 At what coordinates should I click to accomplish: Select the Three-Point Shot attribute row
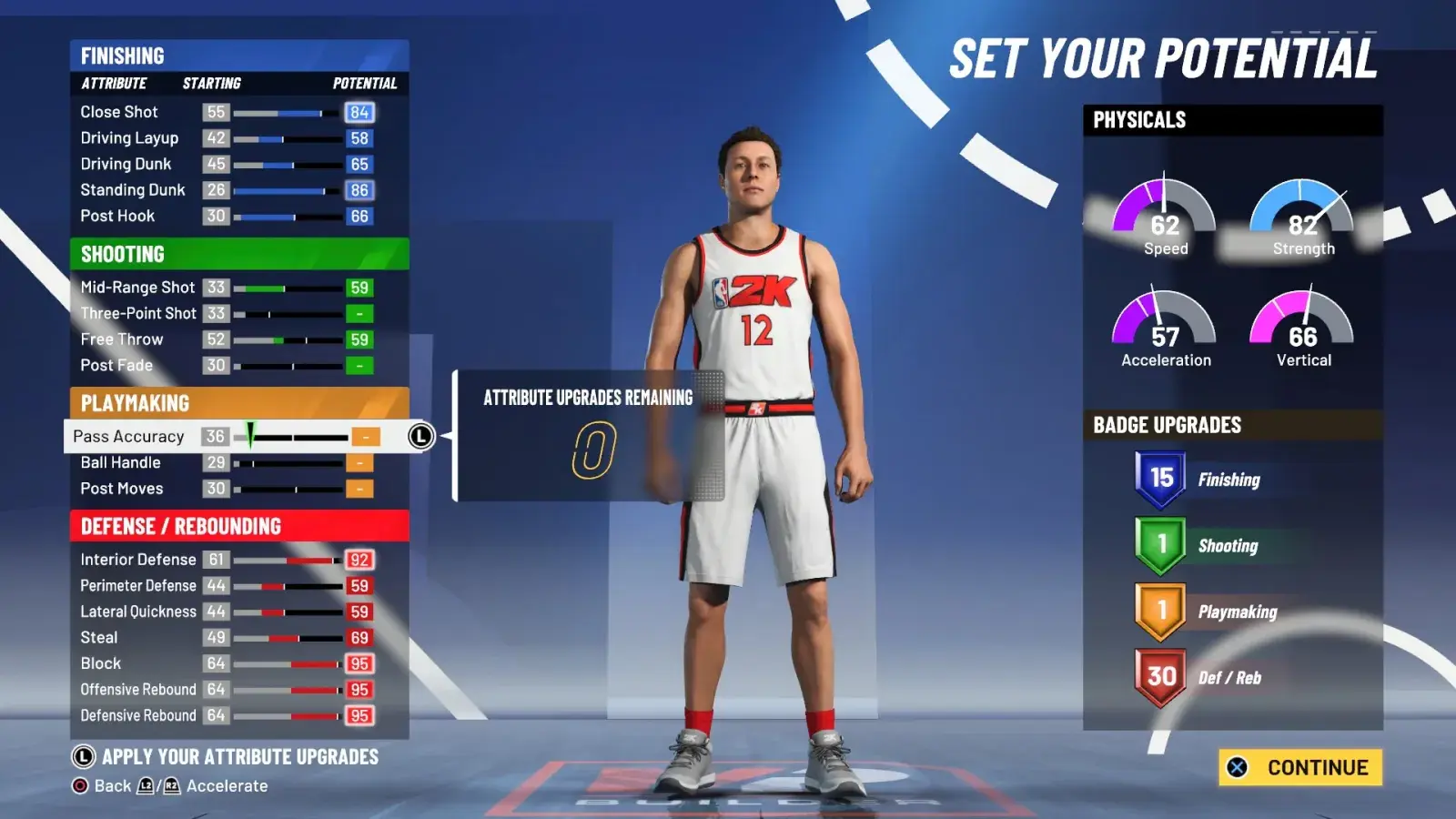click(x=227, y=314)
